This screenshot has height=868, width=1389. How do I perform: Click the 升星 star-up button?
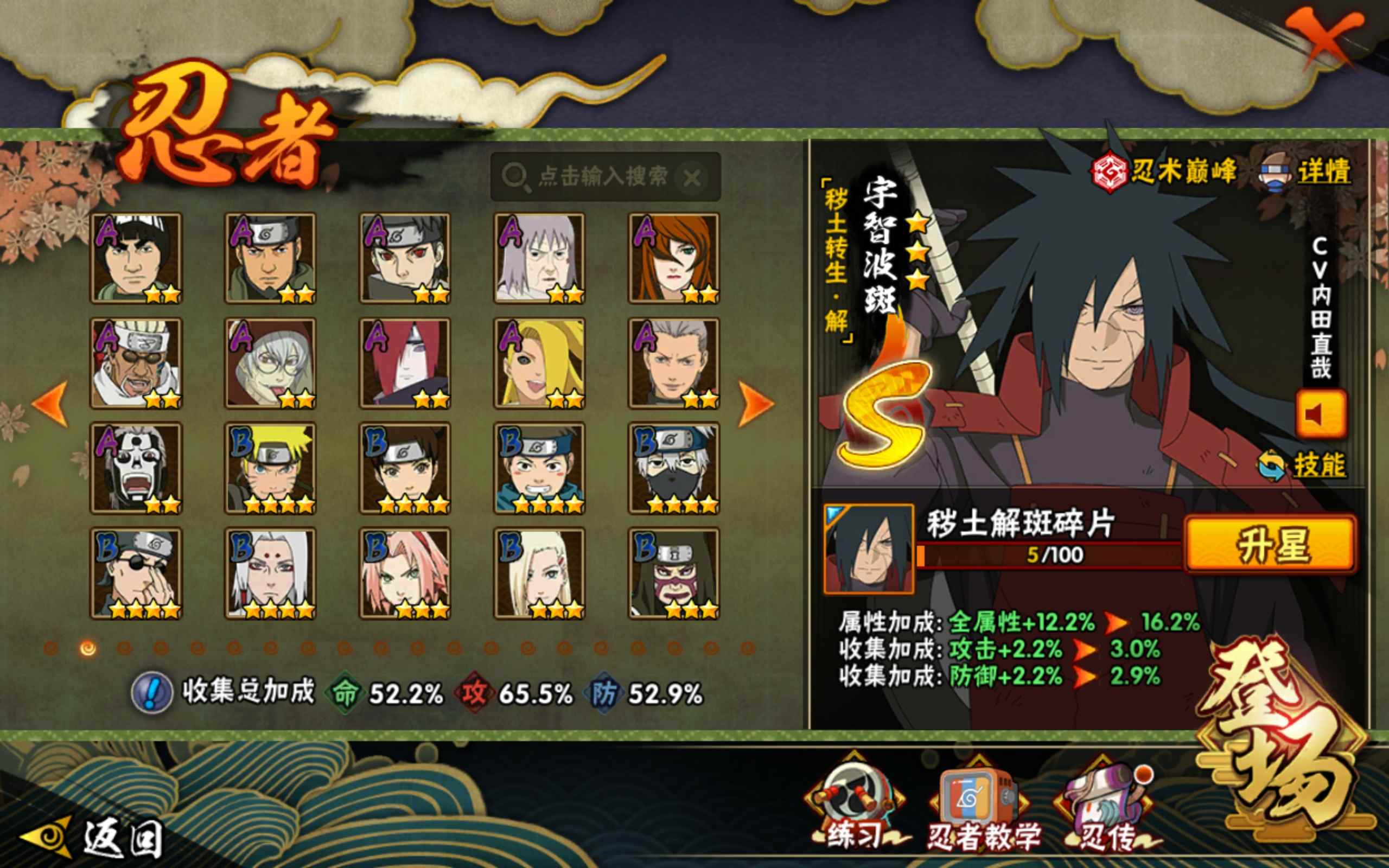tap(1271, 544)
